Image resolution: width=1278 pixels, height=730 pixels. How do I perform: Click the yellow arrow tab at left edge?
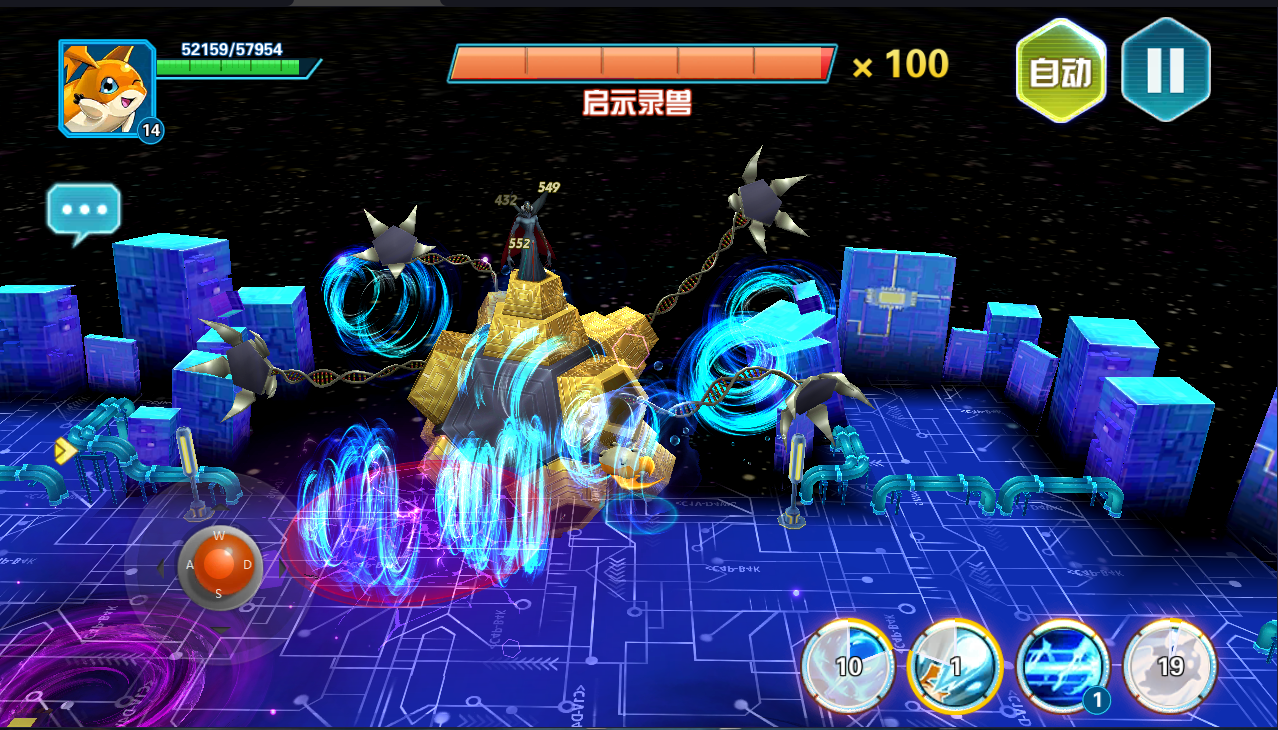pyautogui.click(x=65, y=451)
